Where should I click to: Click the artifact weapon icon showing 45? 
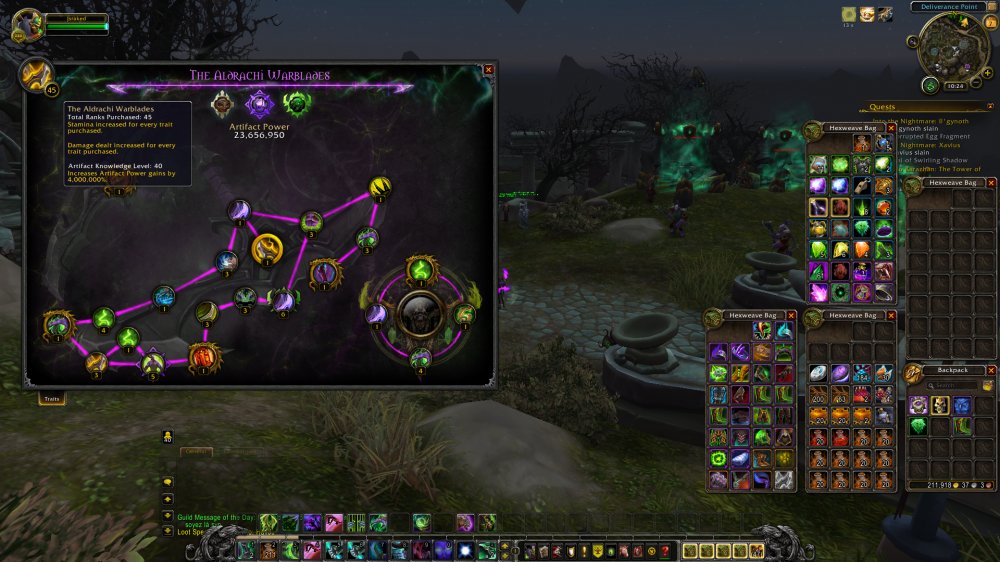(38, 75)
